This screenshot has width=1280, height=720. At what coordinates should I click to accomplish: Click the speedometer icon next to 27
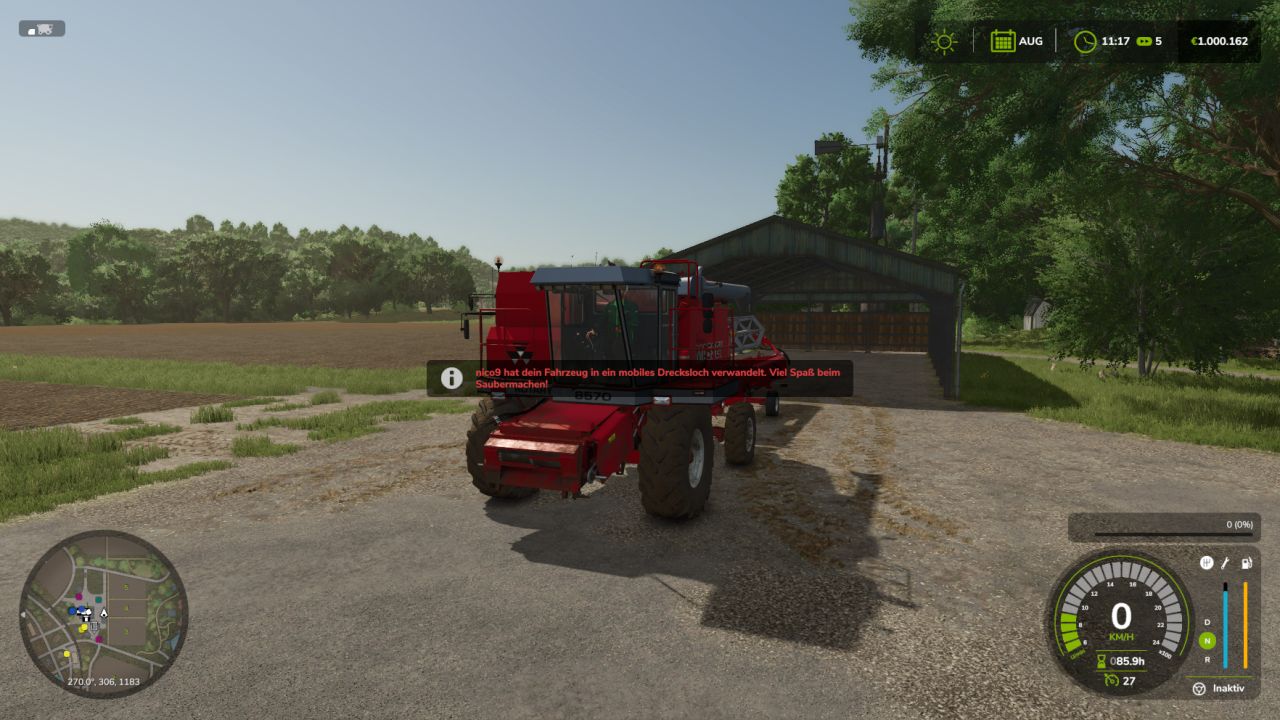[x=1112, y=680]
